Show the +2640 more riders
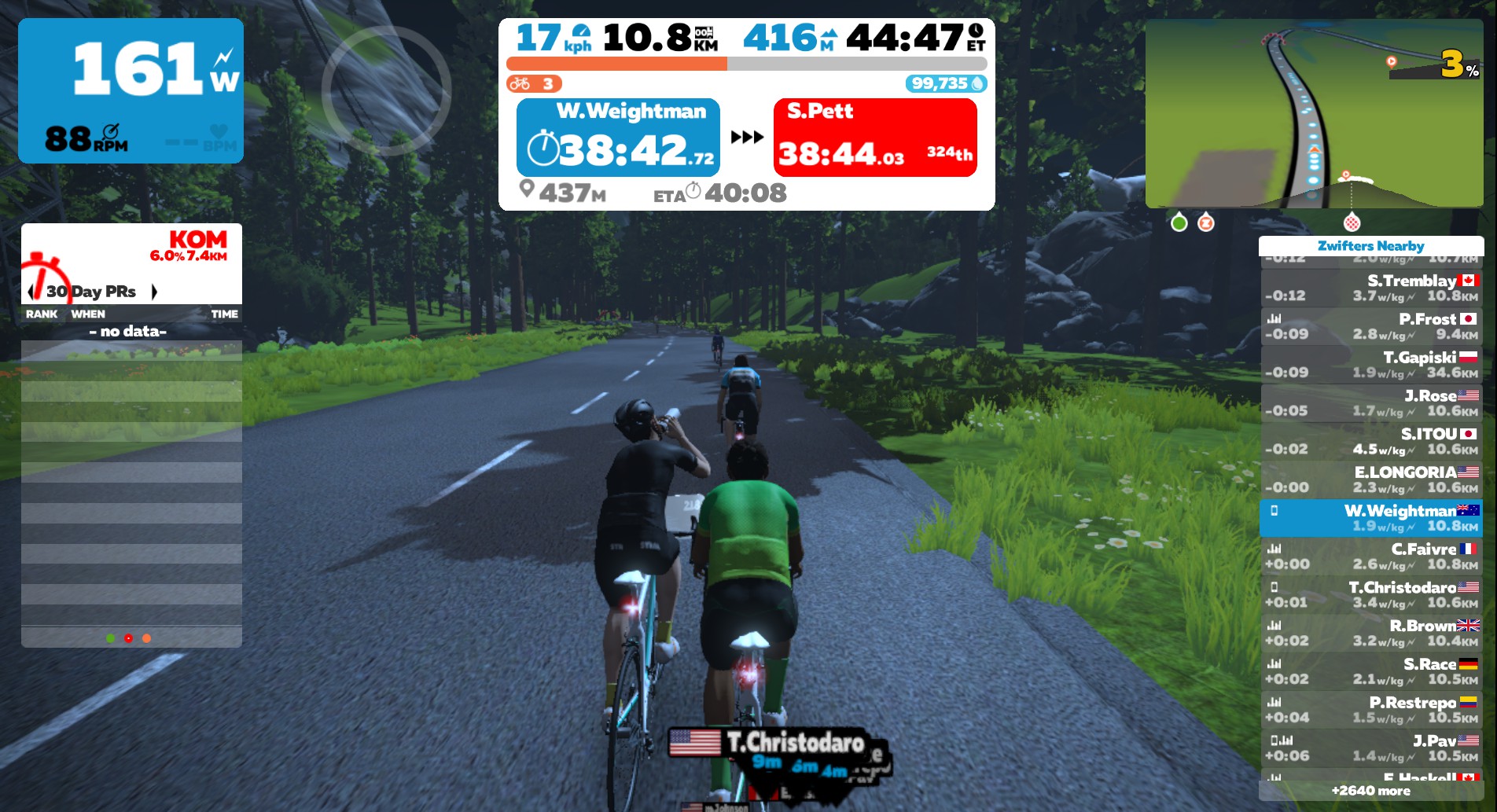Image resolution: width=1497 pixels, height=812 pixels. point(1371,791)
